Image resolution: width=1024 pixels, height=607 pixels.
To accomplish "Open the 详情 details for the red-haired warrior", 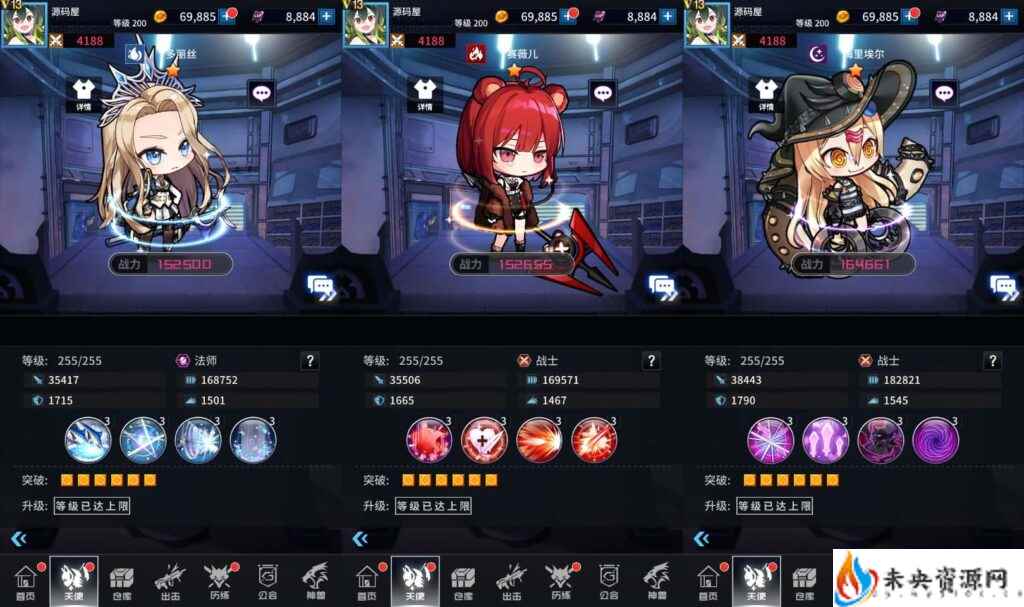I will (424, 95).
